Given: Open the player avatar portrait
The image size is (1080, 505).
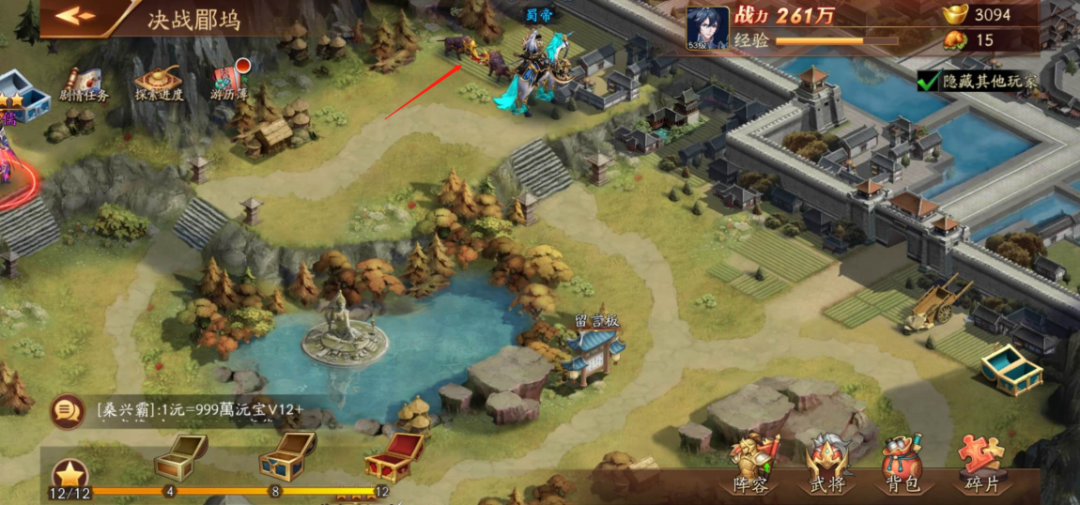Looking at the screenshot, I should click(708, 28).
